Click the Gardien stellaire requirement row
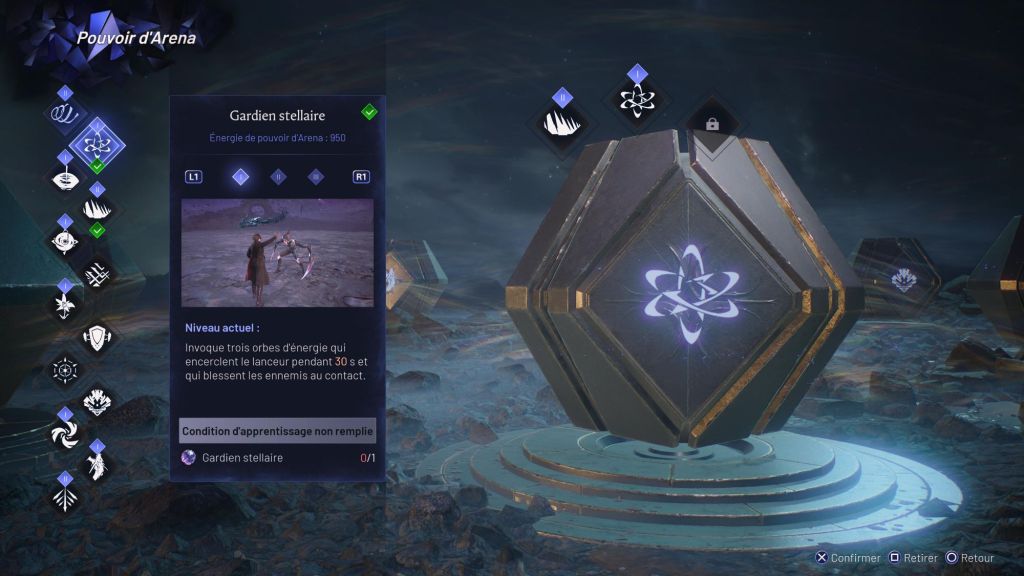The width and height of the screenshot is (1024, 576). pos(277,458)
